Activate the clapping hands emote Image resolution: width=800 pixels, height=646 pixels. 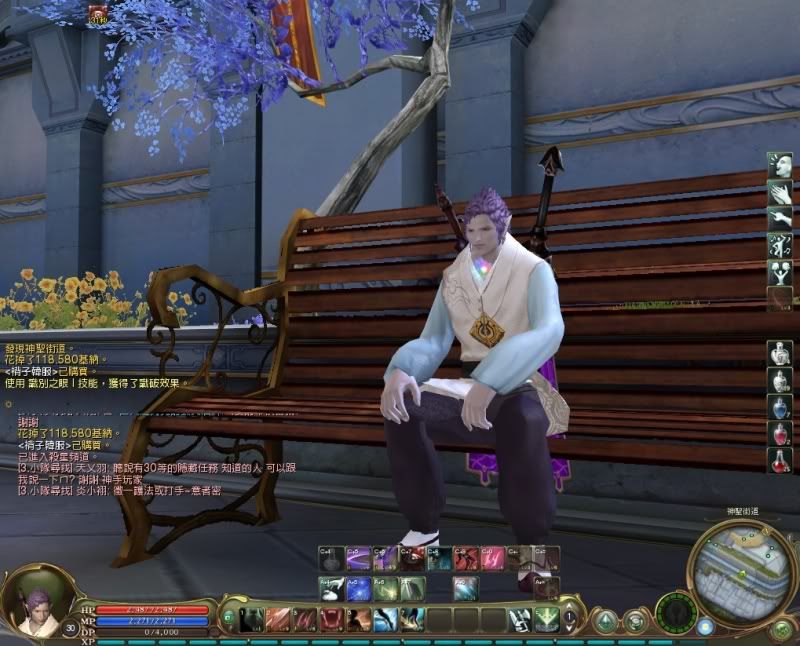781,193
